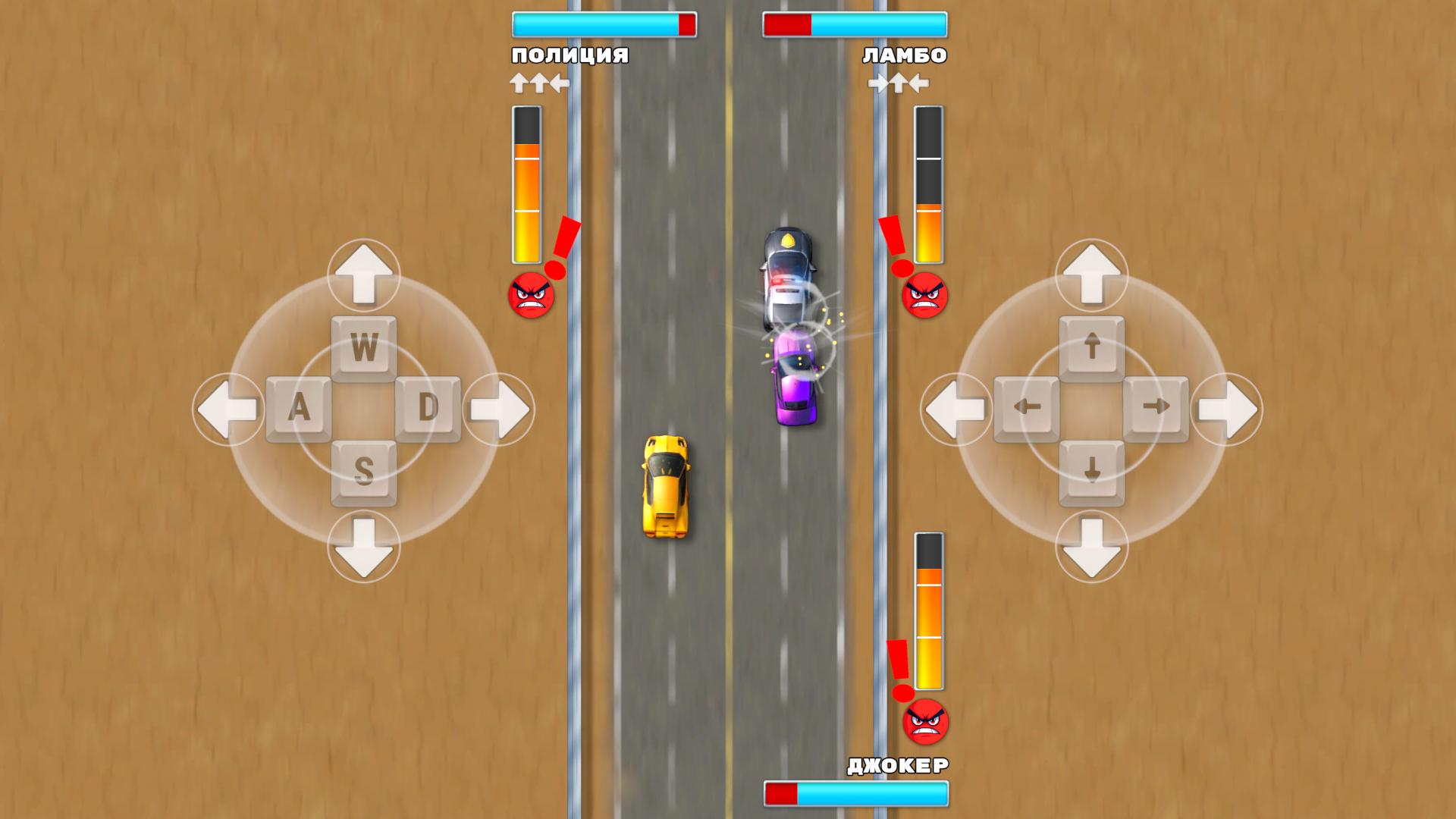The height and width of the screenshot is (819, 1456).
Task: Click the up arrow keycap on the right pad
Action: (1092, 347)
